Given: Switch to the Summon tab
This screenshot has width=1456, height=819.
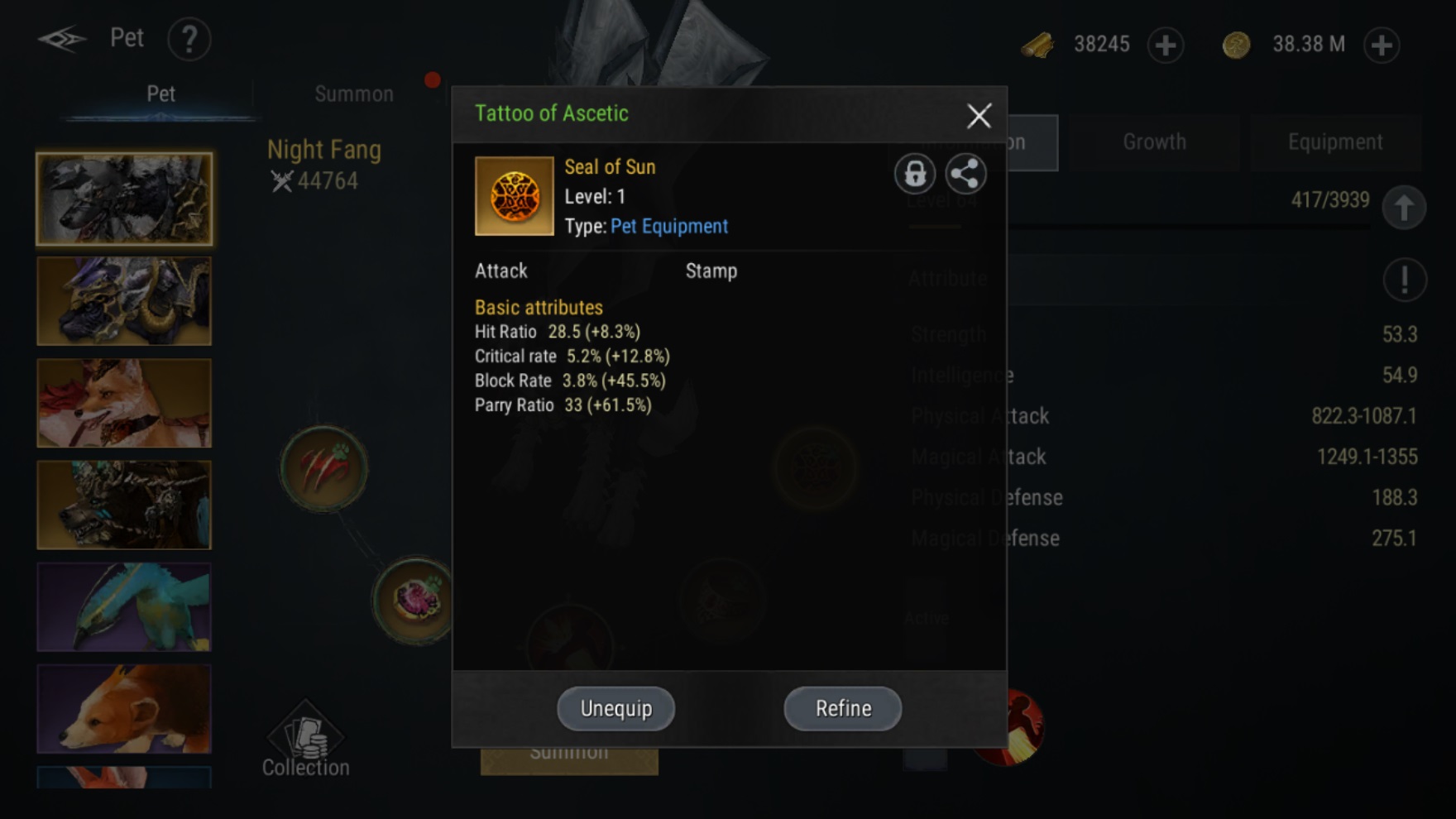Looking at the screenshot, I should point(354,94).
